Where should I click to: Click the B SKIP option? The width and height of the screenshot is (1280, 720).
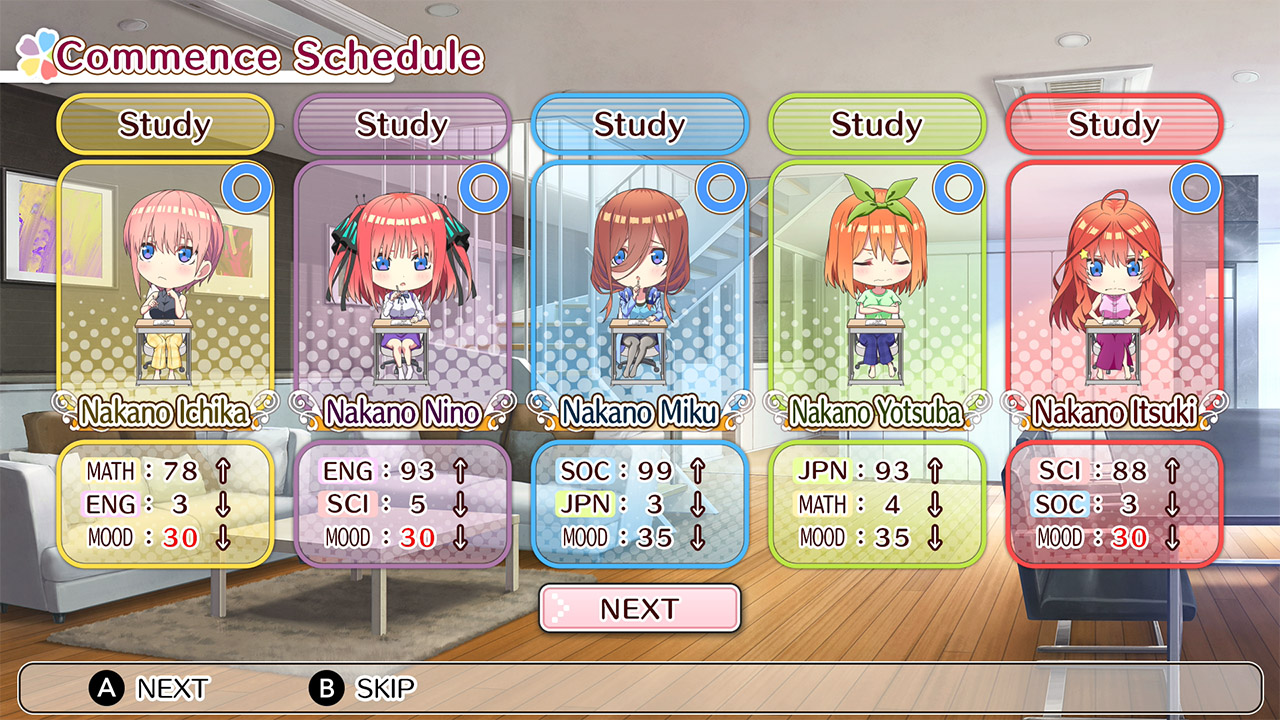(x=360, y=689)
